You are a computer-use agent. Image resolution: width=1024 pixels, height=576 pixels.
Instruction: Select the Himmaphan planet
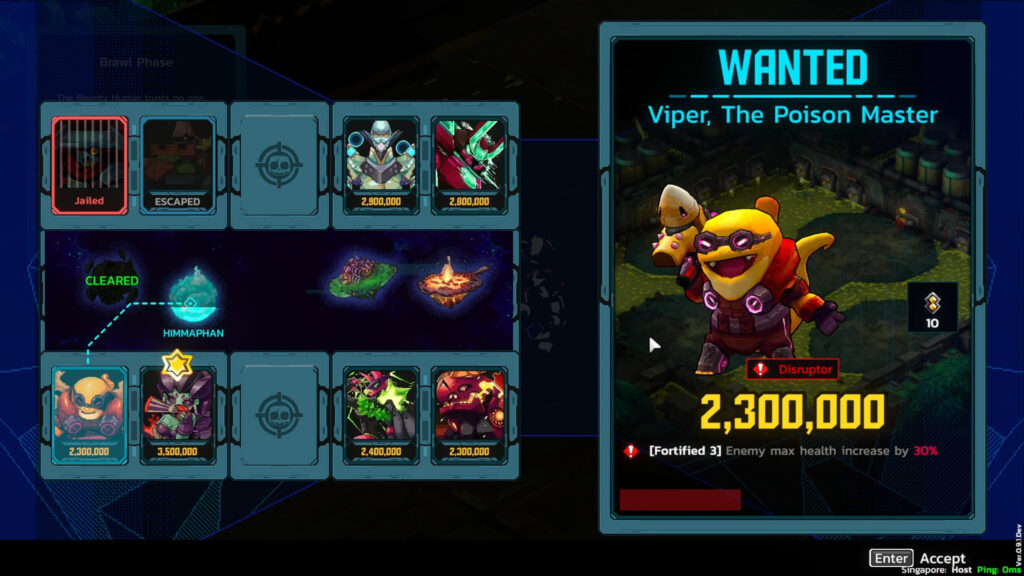pos(190,296)
